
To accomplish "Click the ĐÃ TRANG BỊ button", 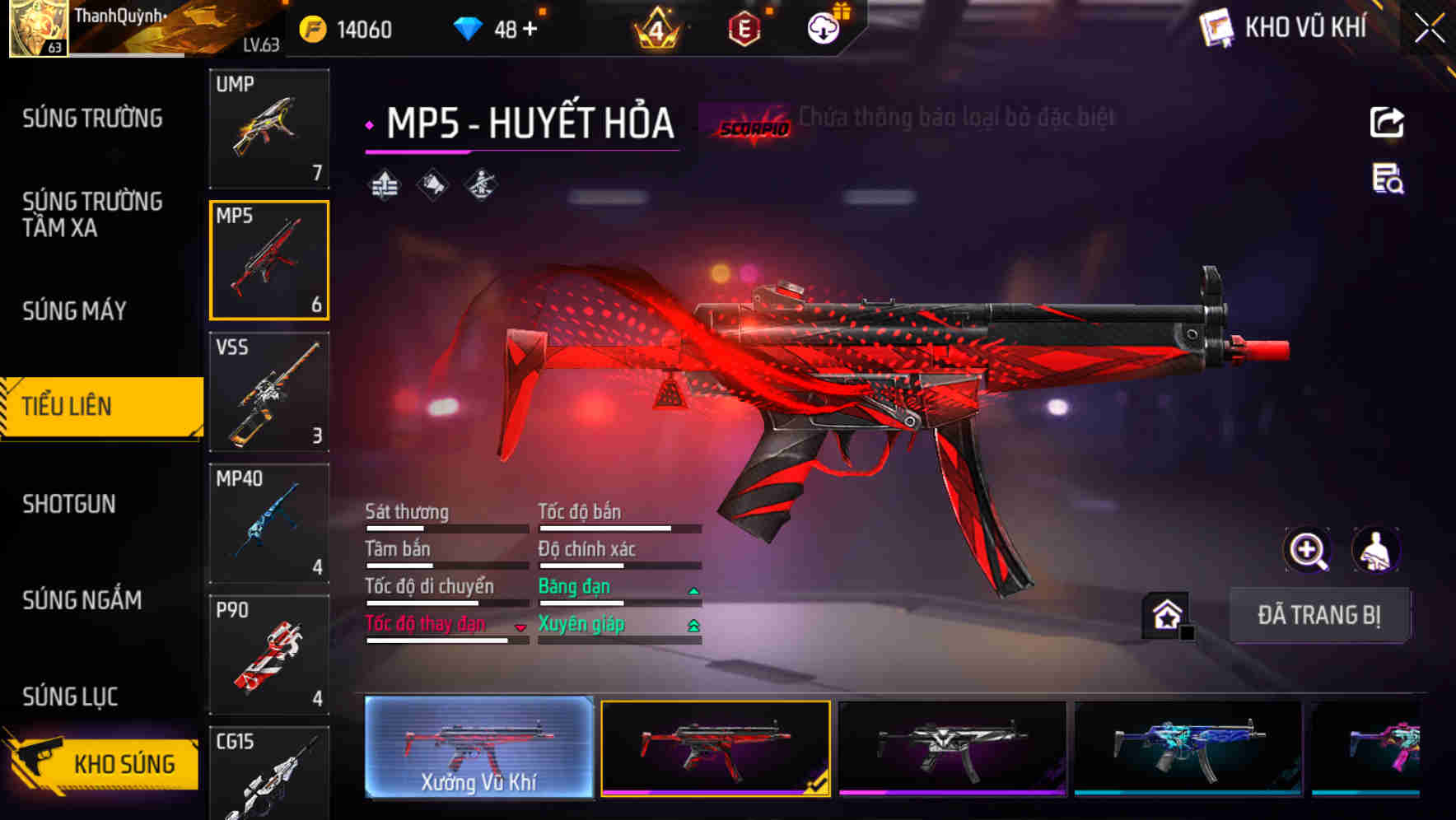I will coord(1319,615).
